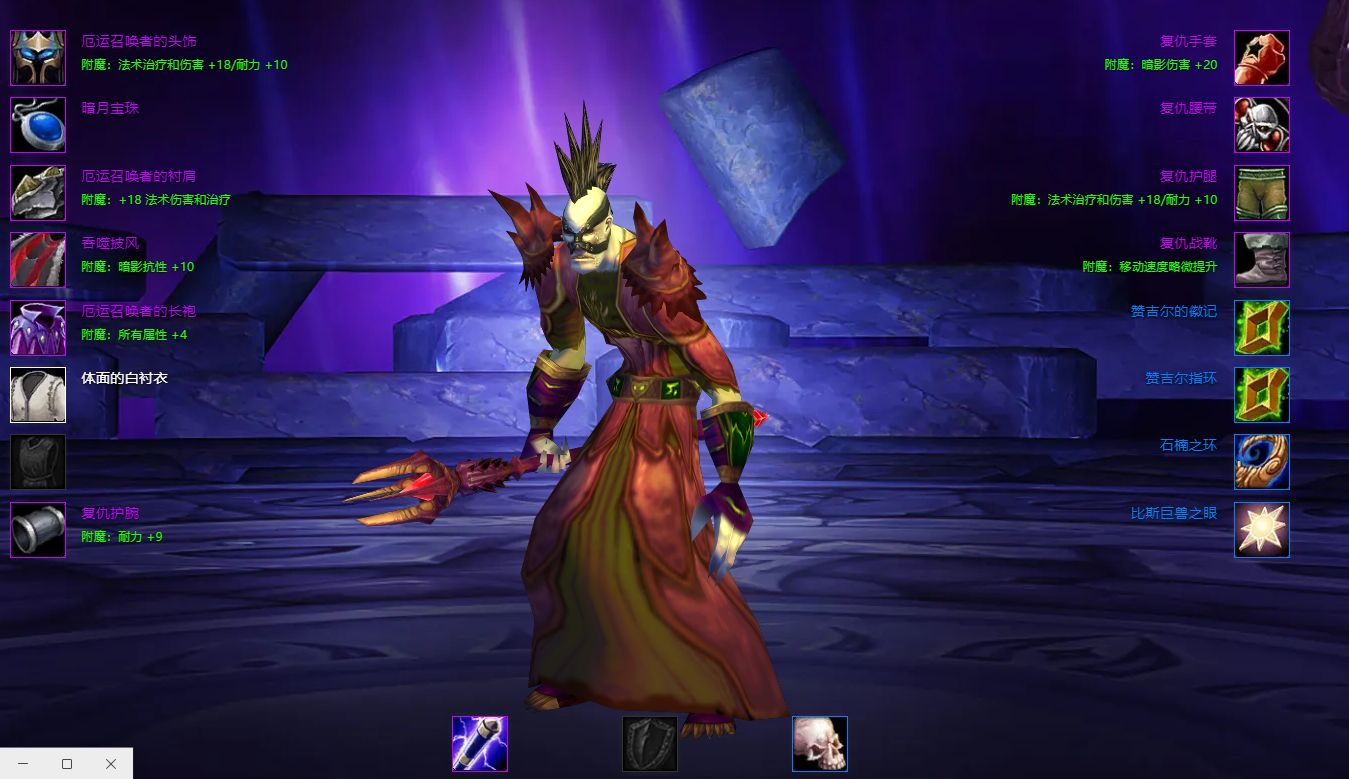This screenshot has height=779, width=1349.
Task: Minimize the game window
Action: click(23, 764)
